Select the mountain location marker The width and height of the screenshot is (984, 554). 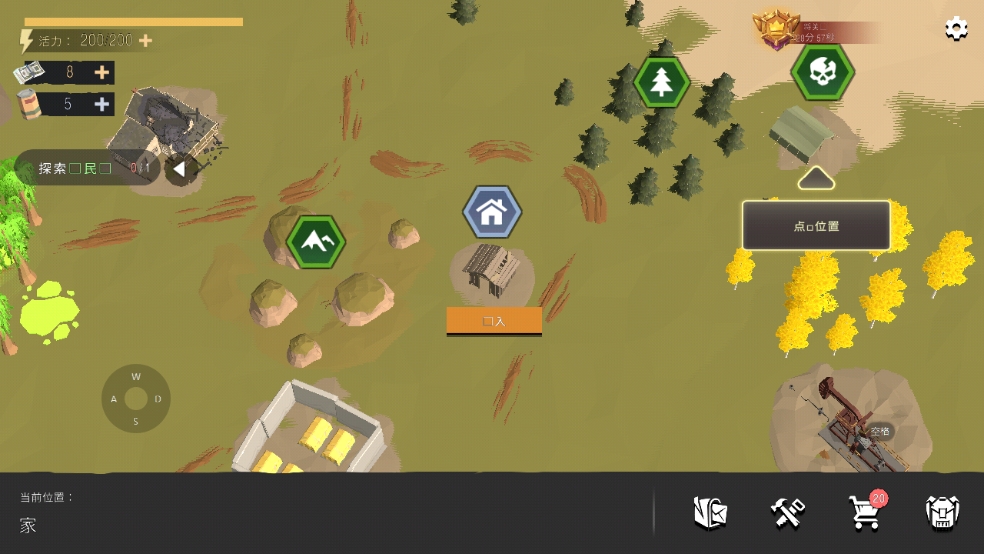[x=316, y=242]
